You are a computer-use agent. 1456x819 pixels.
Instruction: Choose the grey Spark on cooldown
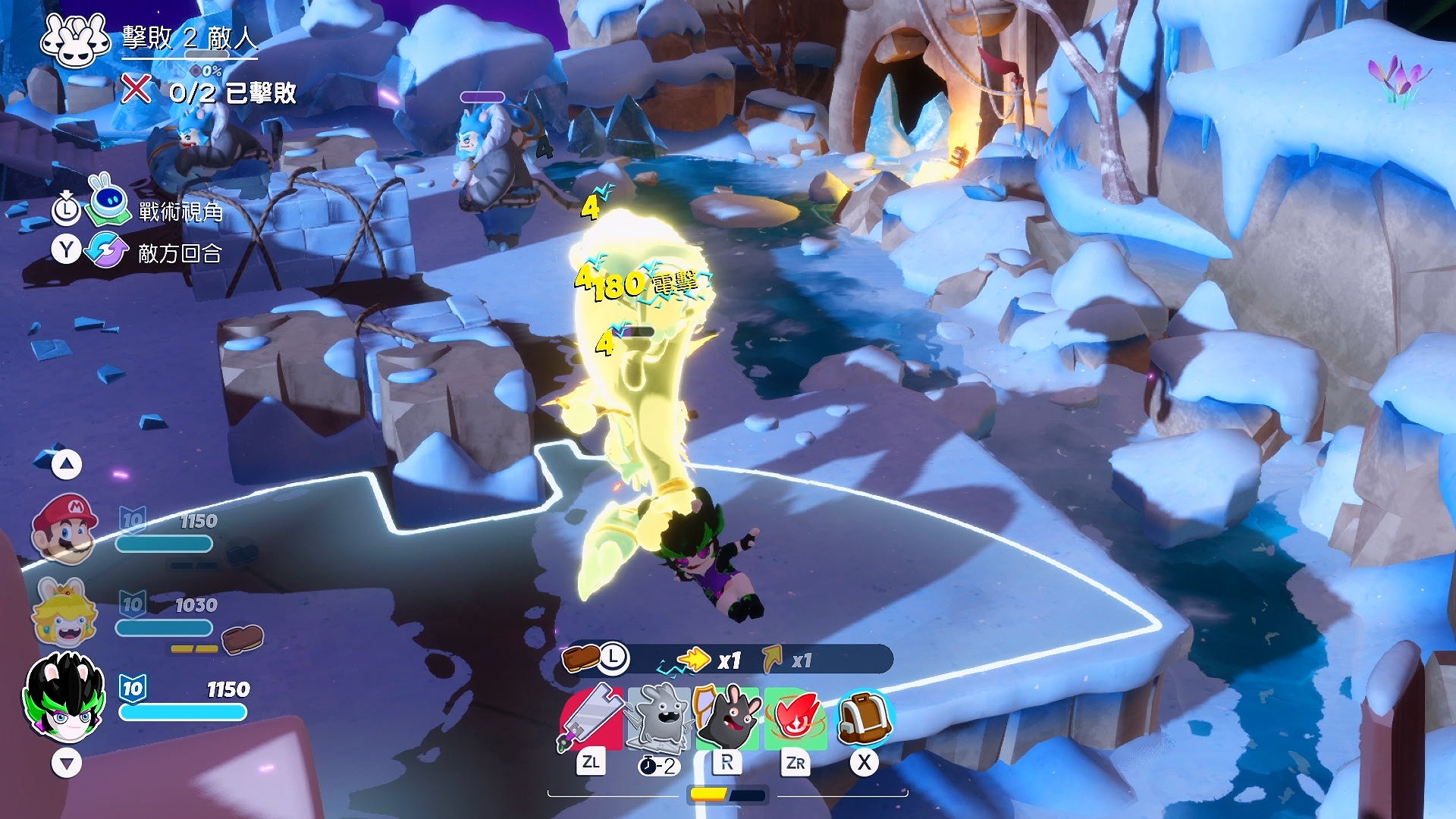click(658, 717)
